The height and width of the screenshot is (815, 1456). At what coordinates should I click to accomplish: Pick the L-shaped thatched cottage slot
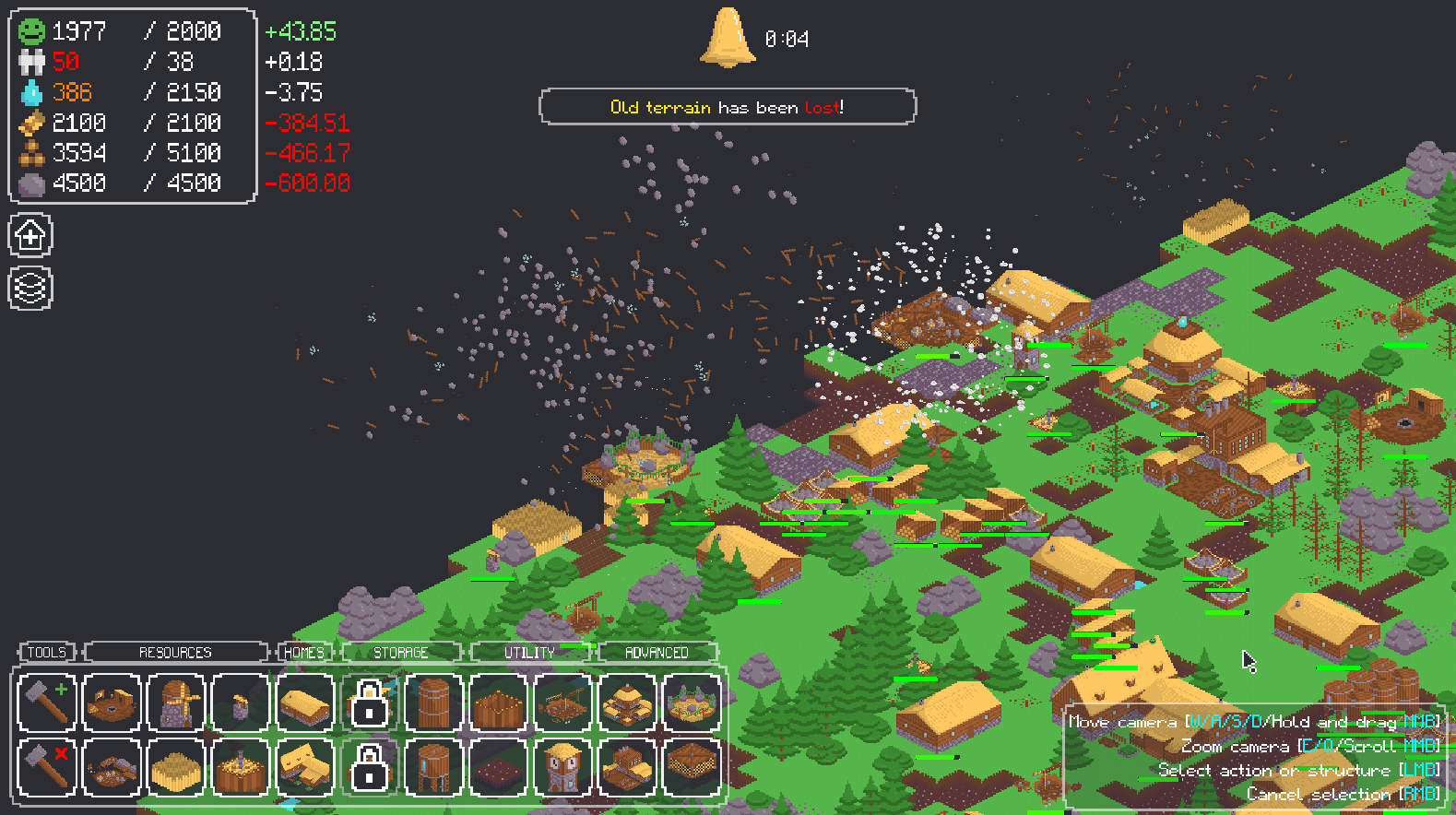pos(304,767)
